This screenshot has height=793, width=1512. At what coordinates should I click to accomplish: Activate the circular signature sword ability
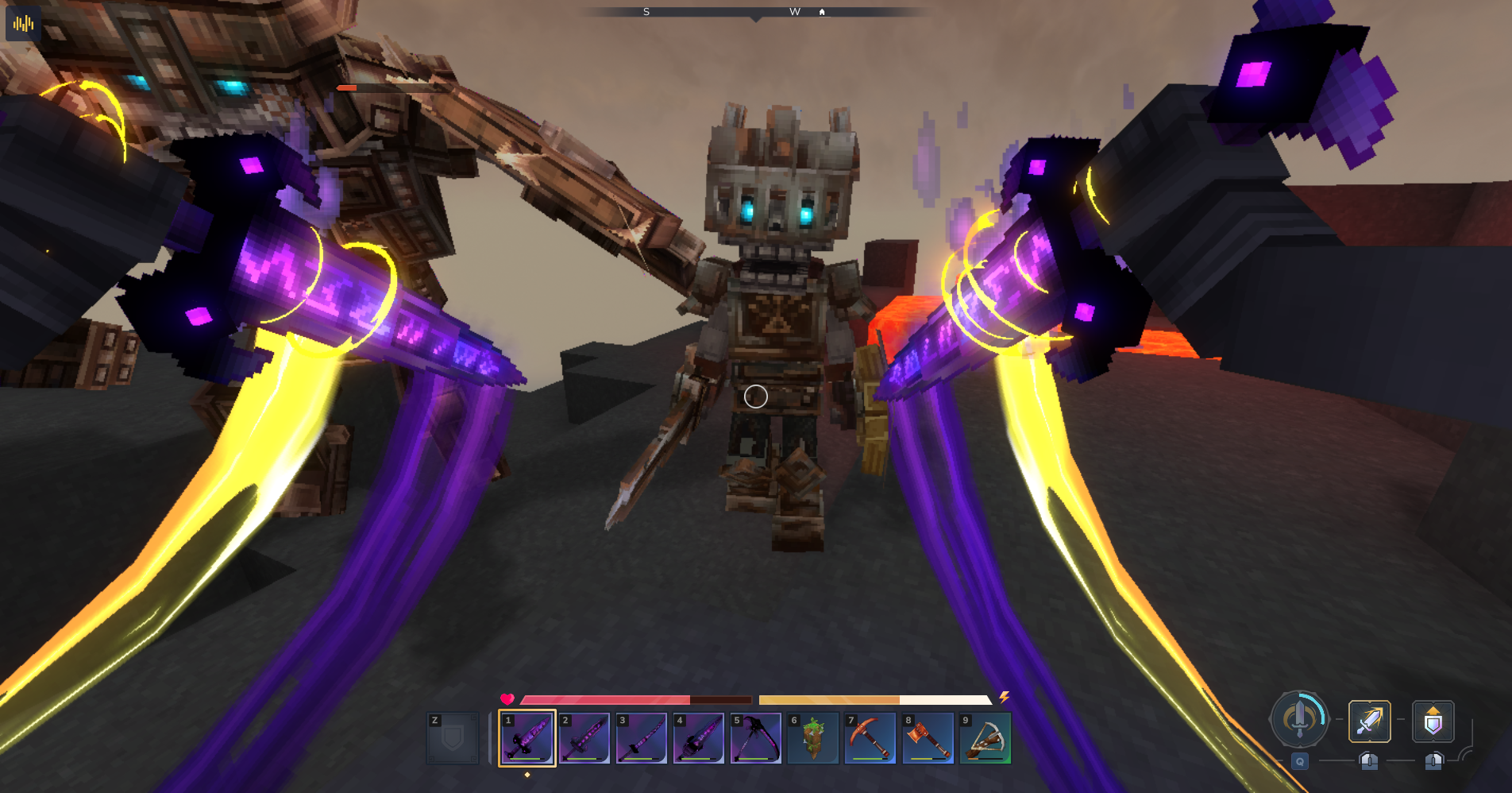point(1300,719)
